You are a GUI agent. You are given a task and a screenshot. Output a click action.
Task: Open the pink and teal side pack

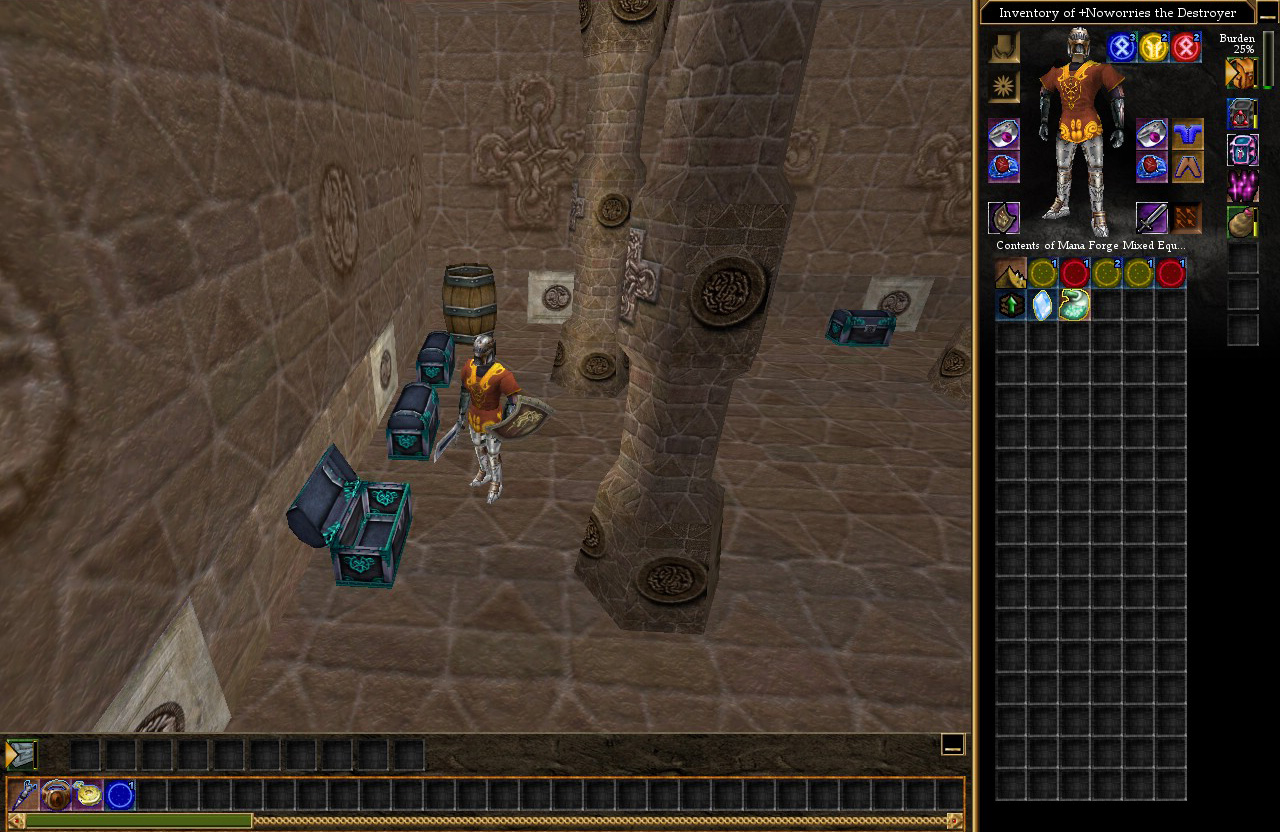[1242, 150]
